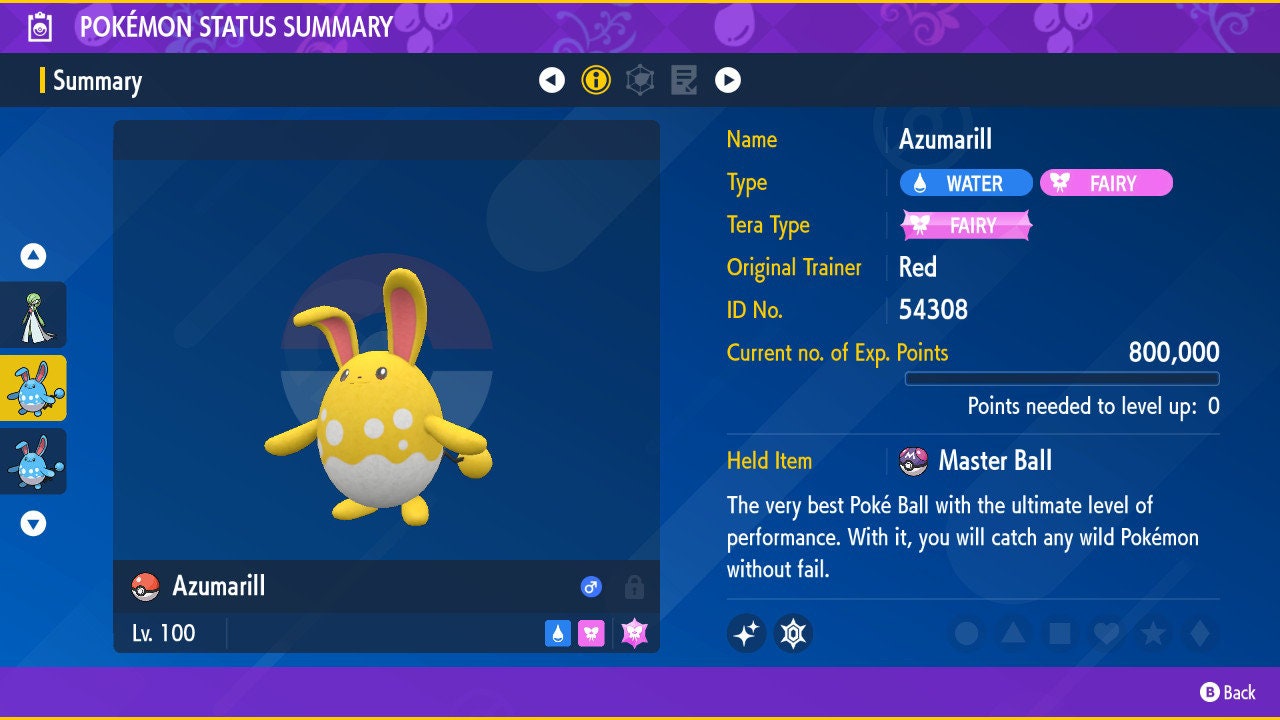Toggle the Fairy Tera Type badge
Image resolution: width=1280 pixels, height=720 pixels.
coord(966,225)
